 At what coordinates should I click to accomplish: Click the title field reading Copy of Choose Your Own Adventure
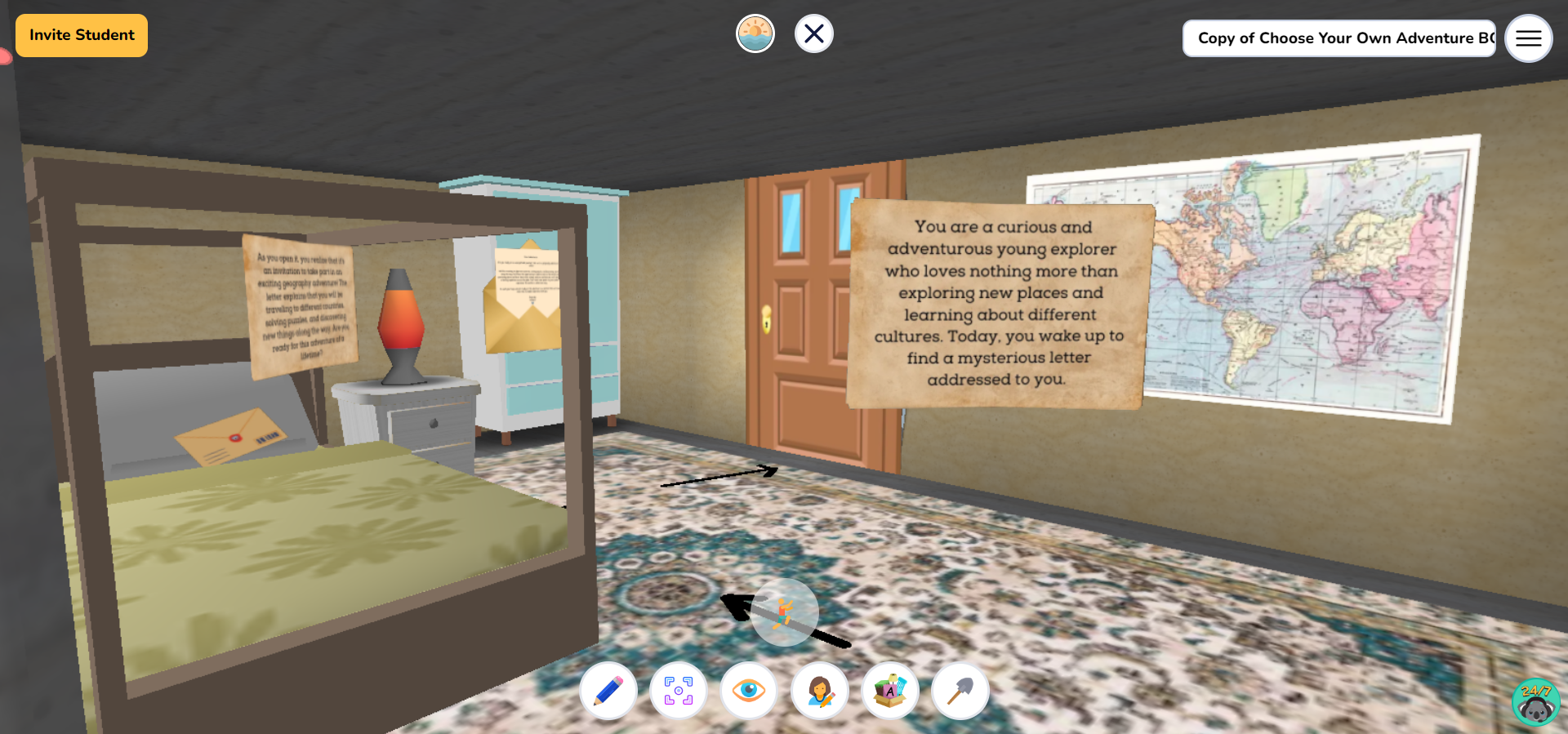(1338, 38)
